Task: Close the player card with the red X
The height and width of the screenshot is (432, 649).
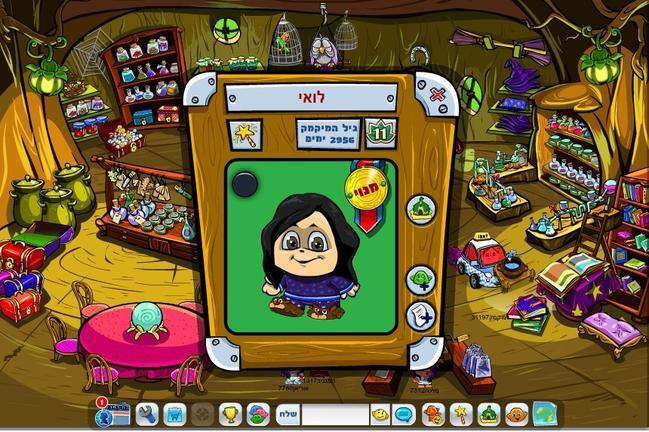Action: [x=437, y=96]
